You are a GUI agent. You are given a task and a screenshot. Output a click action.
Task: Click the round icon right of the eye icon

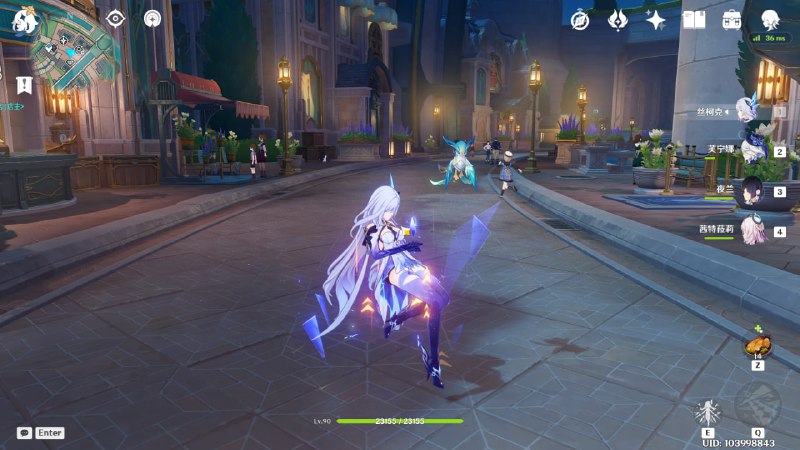[x=152, y=18]
